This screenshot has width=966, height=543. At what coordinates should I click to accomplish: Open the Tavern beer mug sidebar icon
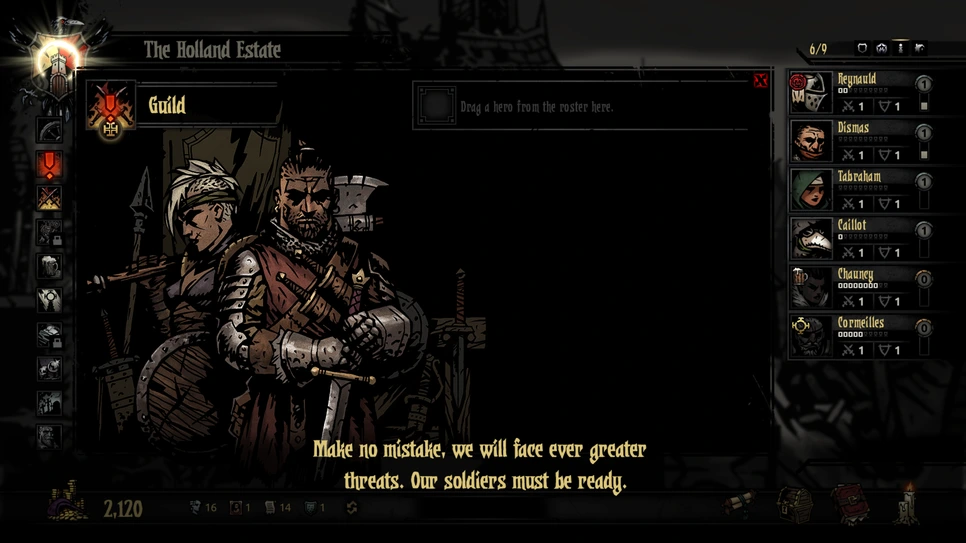[x=49, y=266]
